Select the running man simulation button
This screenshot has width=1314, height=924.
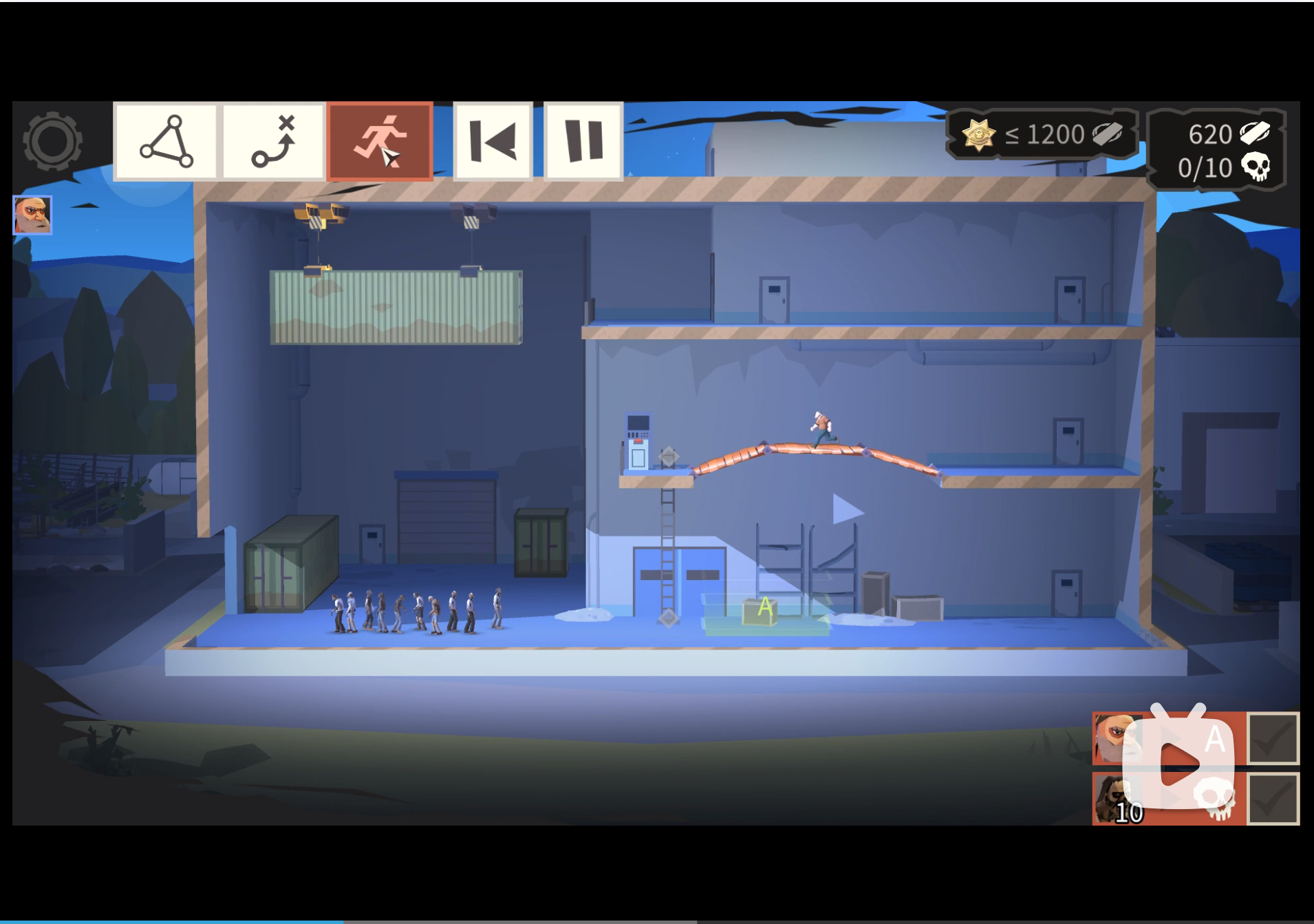(380, 142)
